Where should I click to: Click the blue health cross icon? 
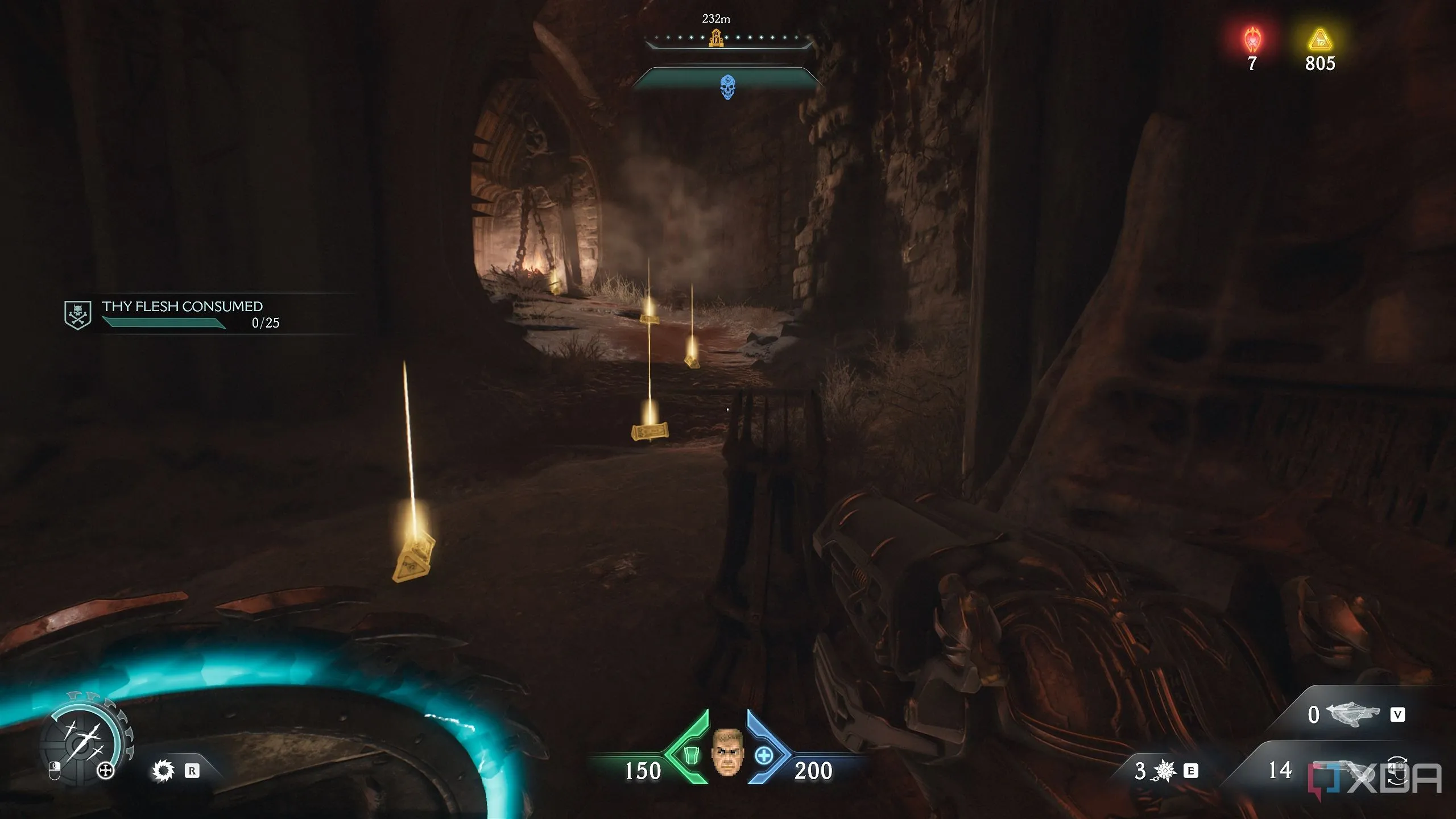[x=764, y=756]
